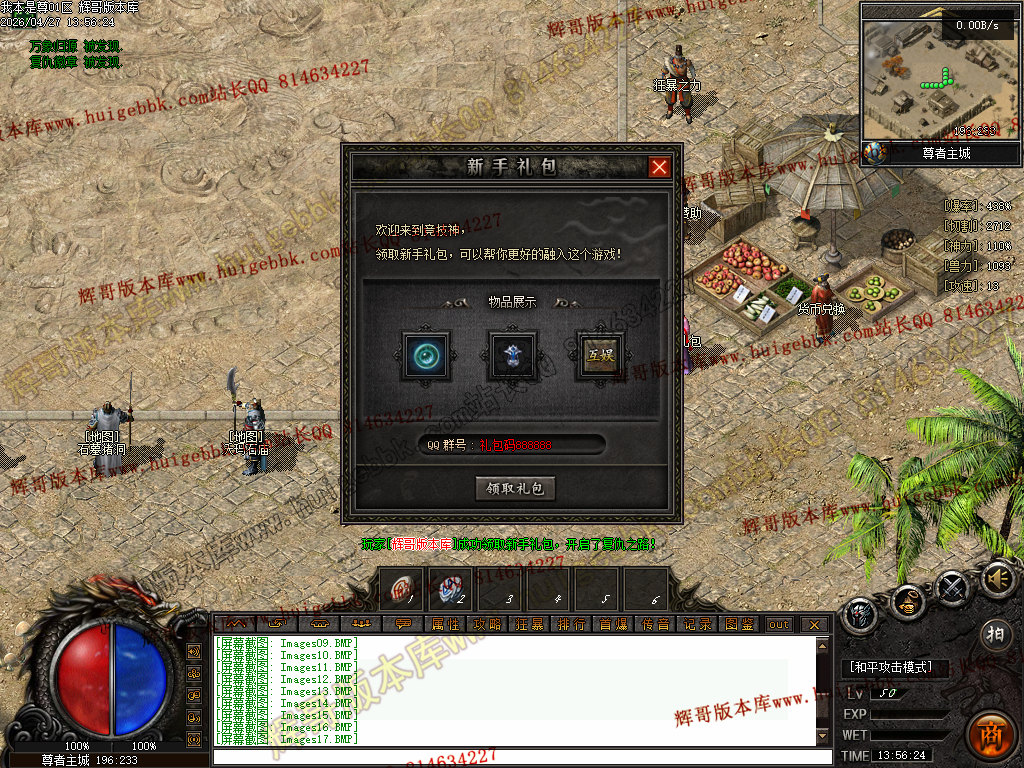Select the 互娱 item in the gift display
The width and height of the screenshot is (1024, 768).
[x=600, y=355]
